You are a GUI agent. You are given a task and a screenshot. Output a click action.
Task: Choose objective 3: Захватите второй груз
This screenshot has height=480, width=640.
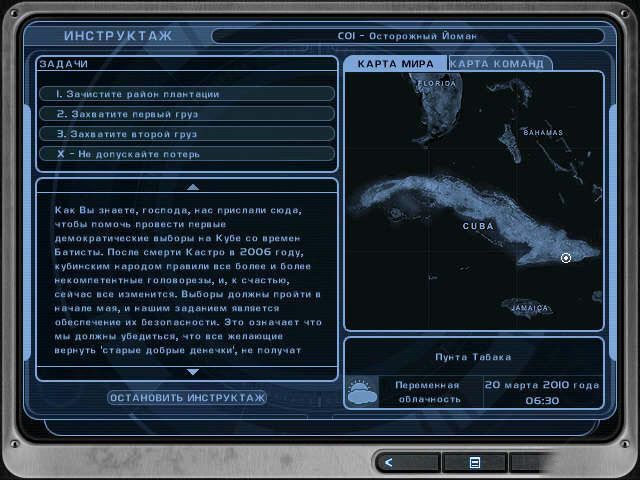point(187,134)
